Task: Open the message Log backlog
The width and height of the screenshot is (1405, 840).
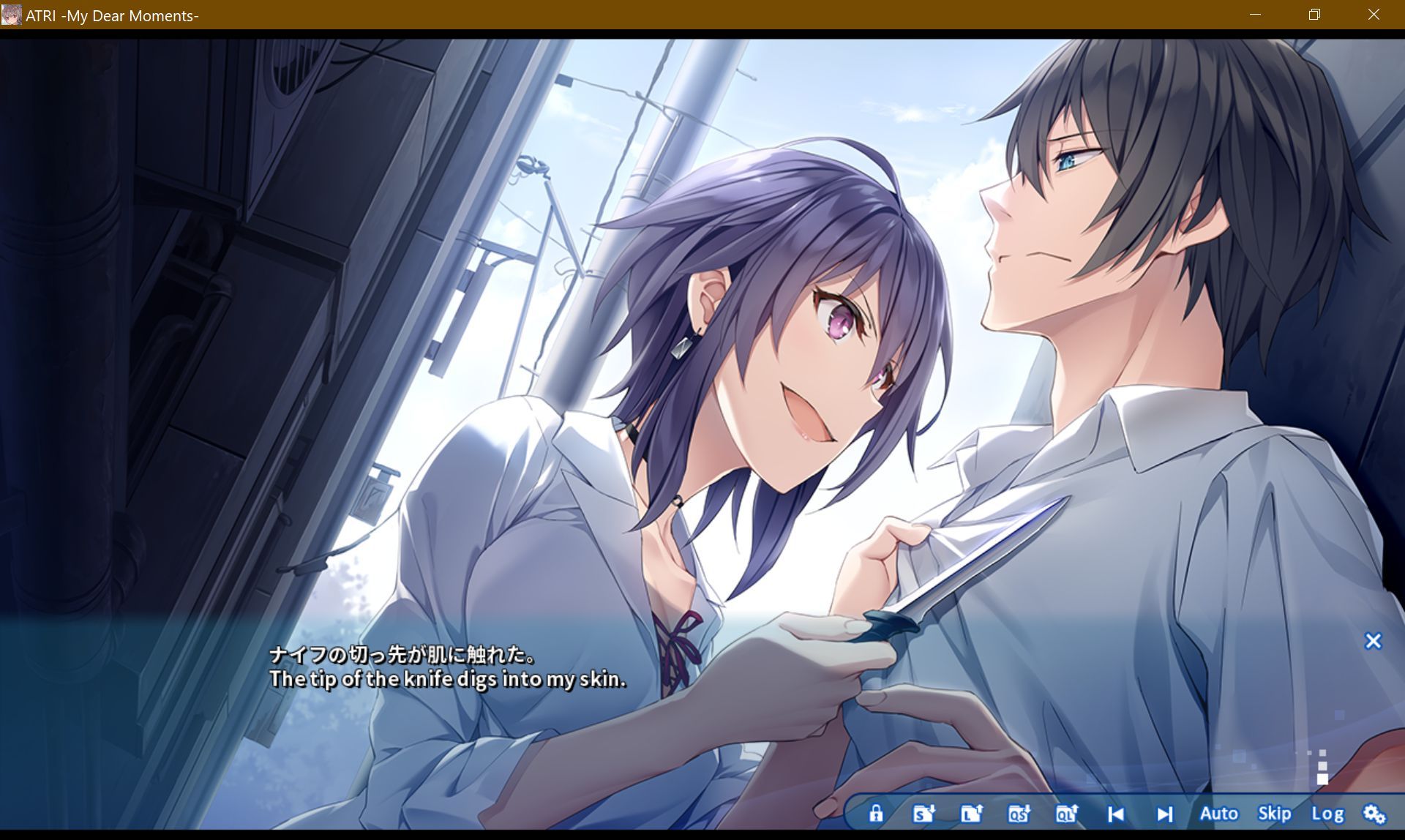Action: tap(1329, 813)
